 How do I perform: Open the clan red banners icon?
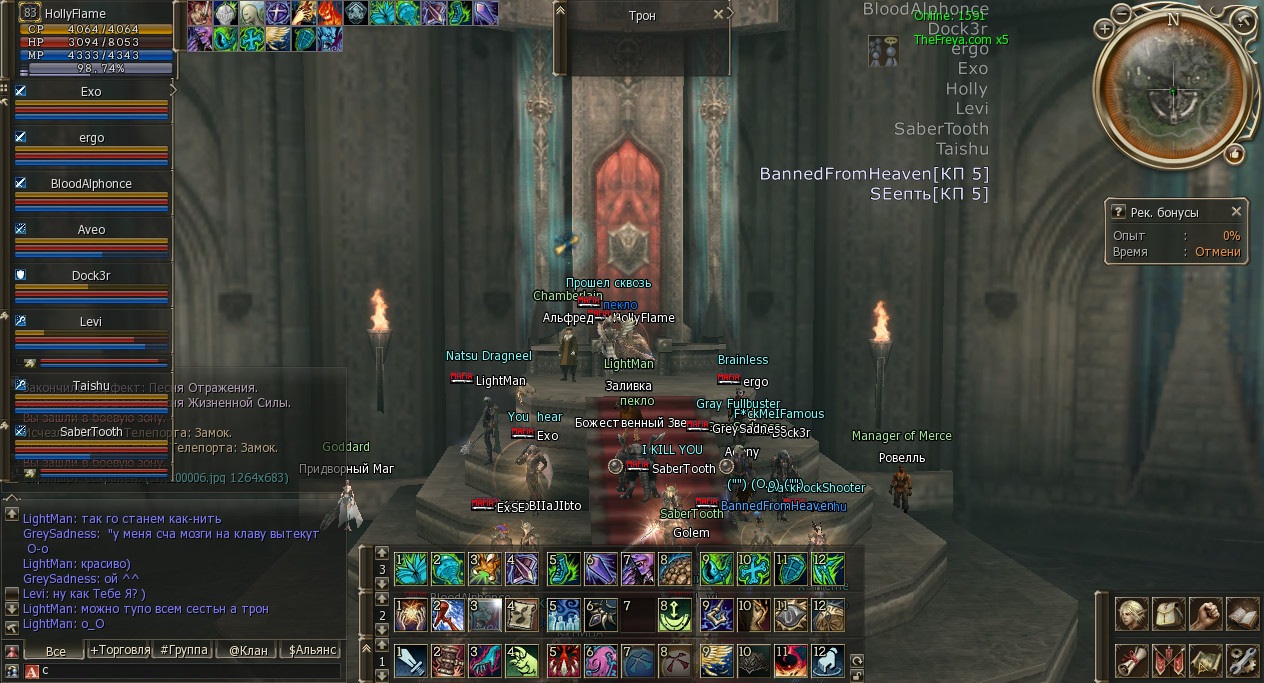point(1168,659)
